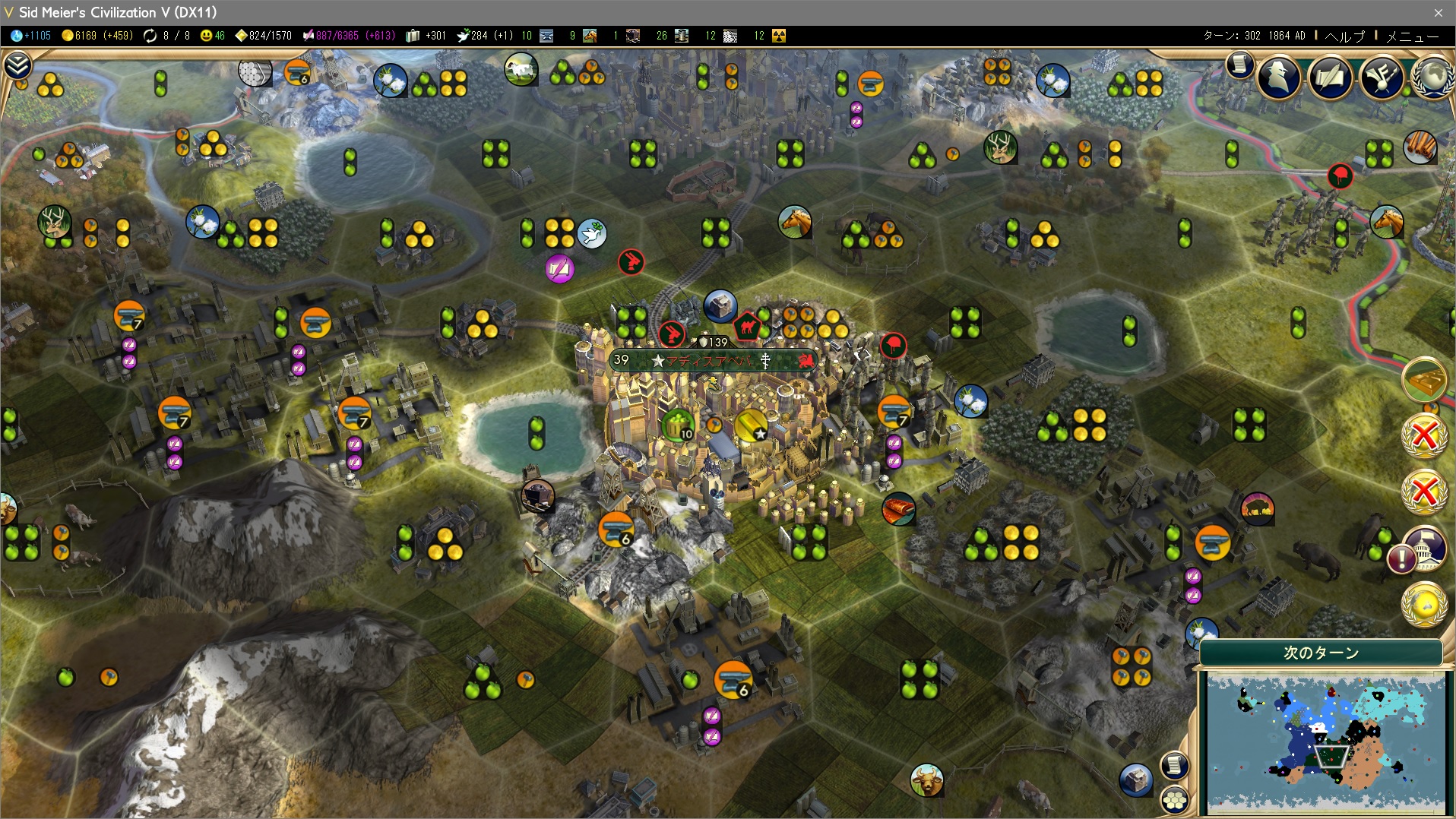Click on the world minimap
This screenshot has height=819, width=1456.
click(x=1325, y=743)
